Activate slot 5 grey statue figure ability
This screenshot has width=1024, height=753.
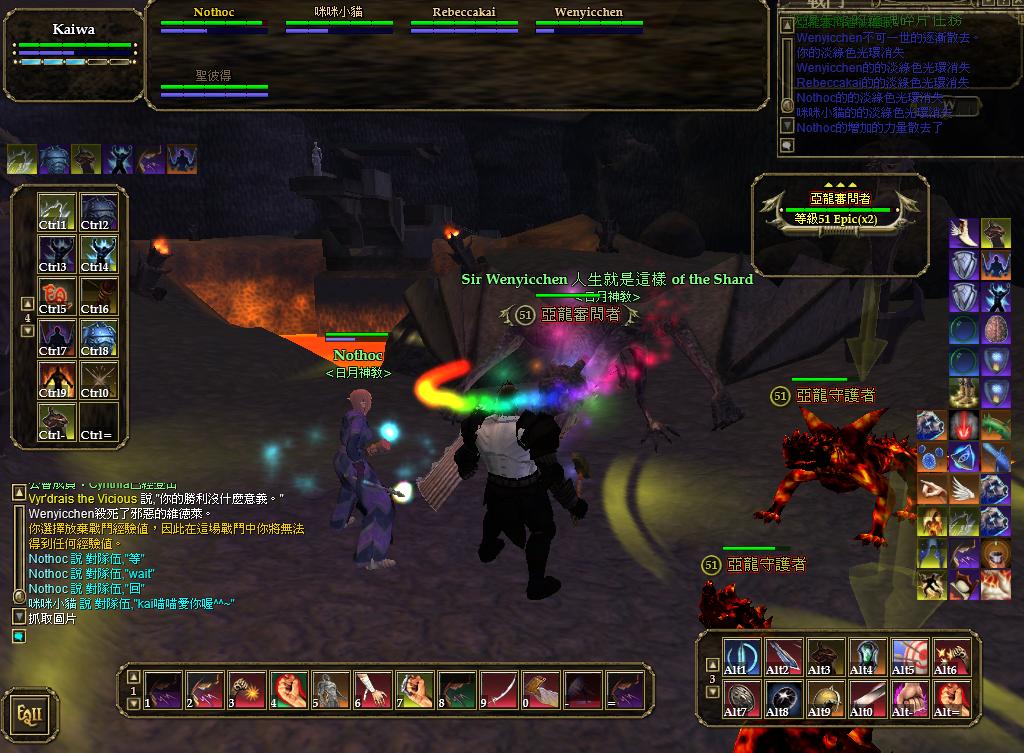point(330,690)
